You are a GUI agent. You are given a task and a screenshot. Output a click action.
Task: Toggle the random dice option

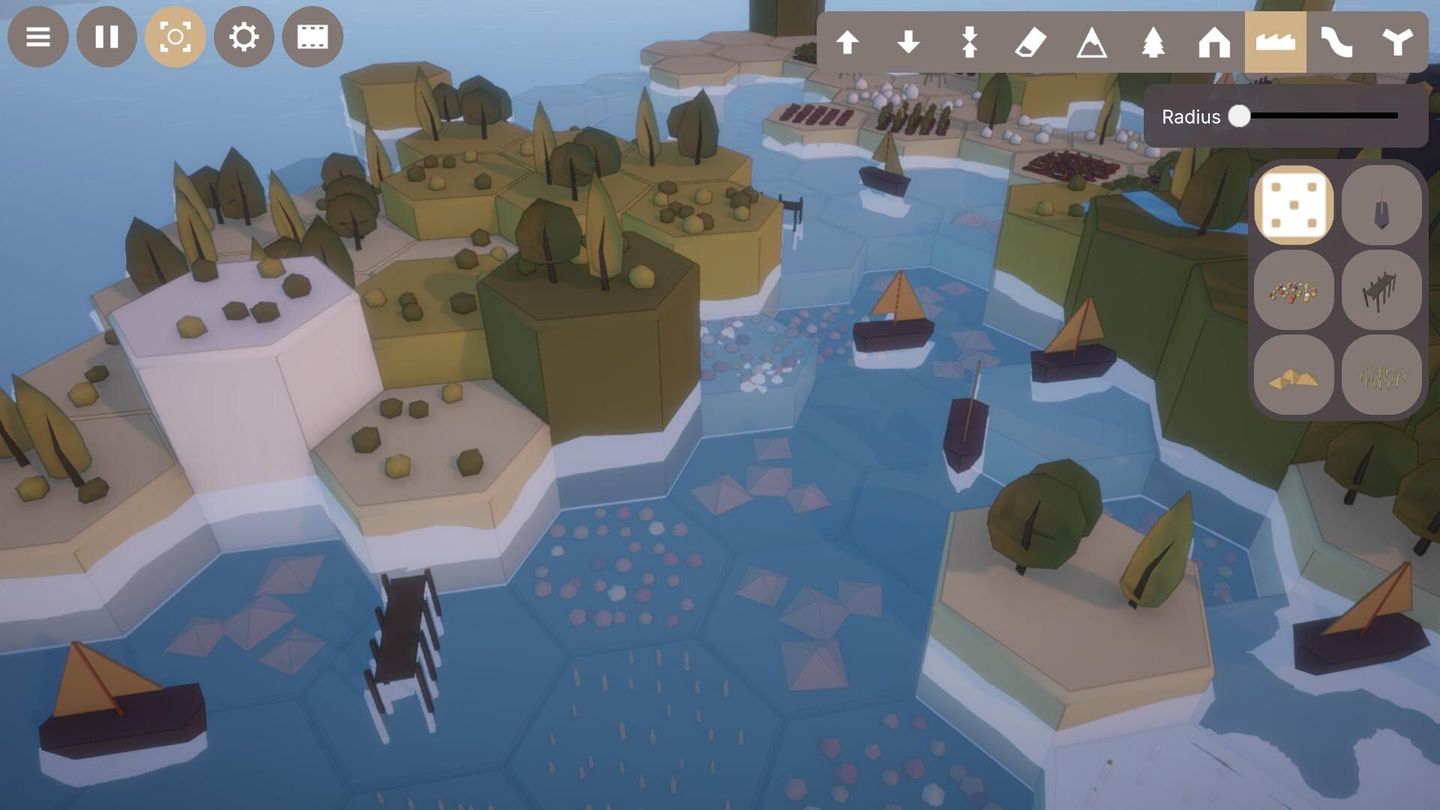[x=1294, y=205]
